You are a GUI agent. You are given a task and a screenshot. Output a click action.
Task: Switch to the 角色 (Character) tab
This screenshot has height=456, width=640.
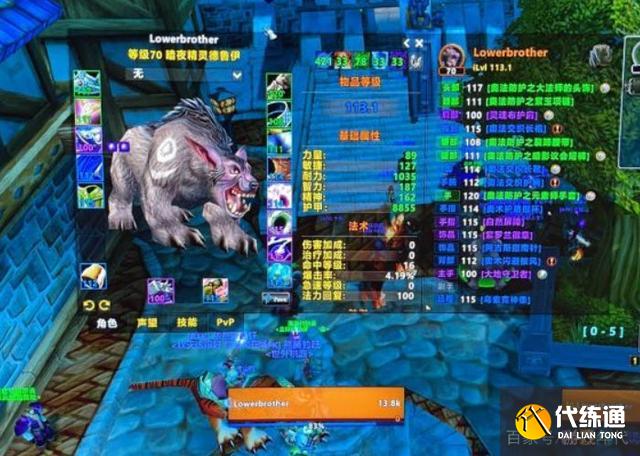coord(107,323)
